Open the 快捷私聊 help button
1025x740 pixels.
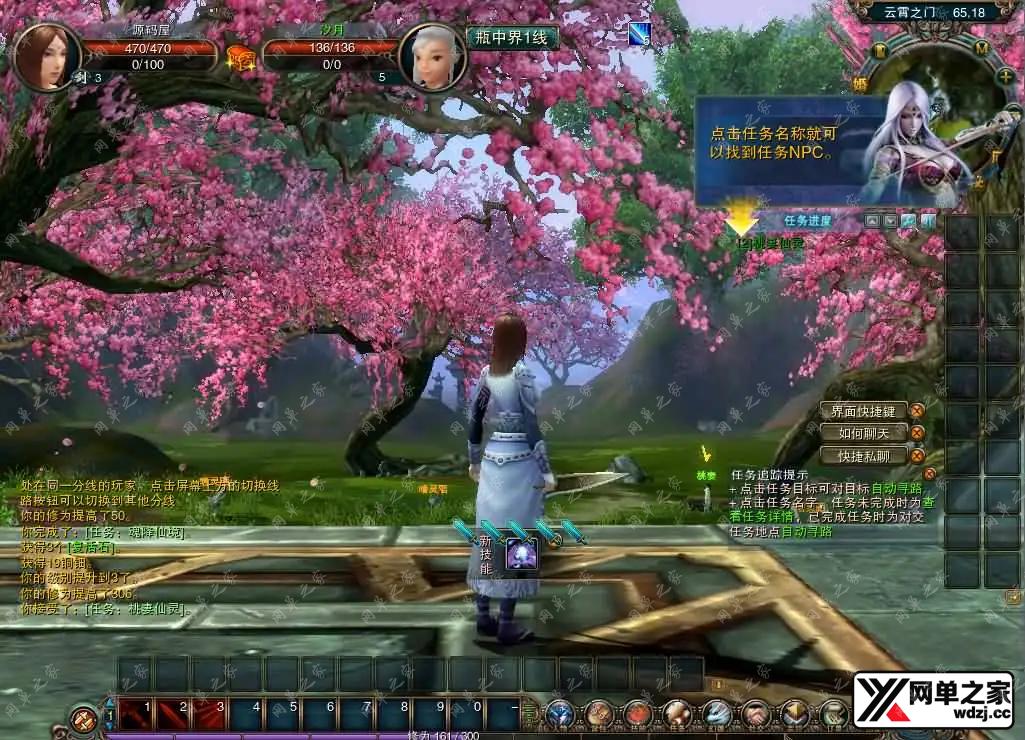click(x=863, y=456)
